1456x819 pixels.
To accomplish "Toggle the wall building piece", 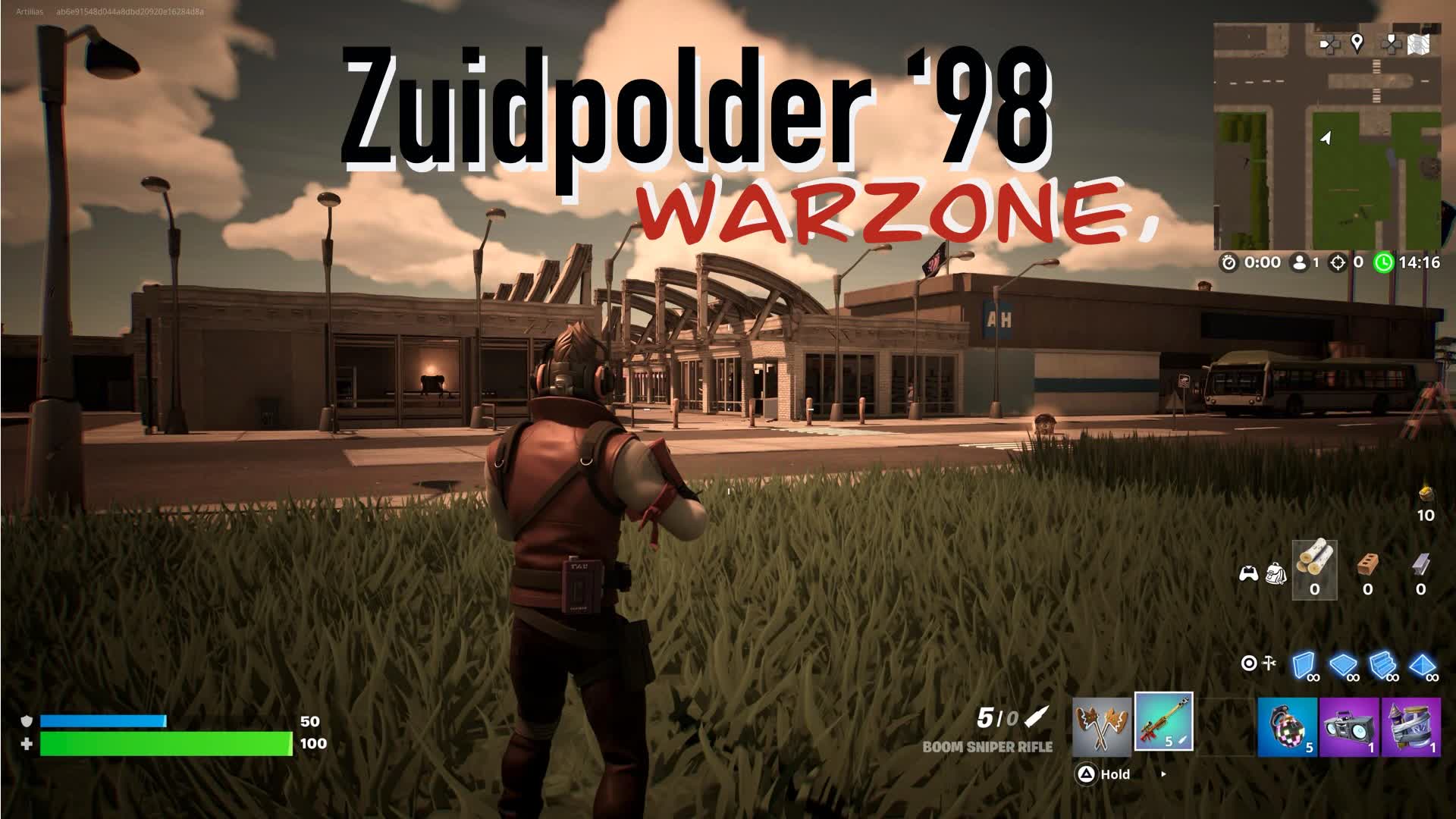I will pyautogui.click(x=1304, y=665).
